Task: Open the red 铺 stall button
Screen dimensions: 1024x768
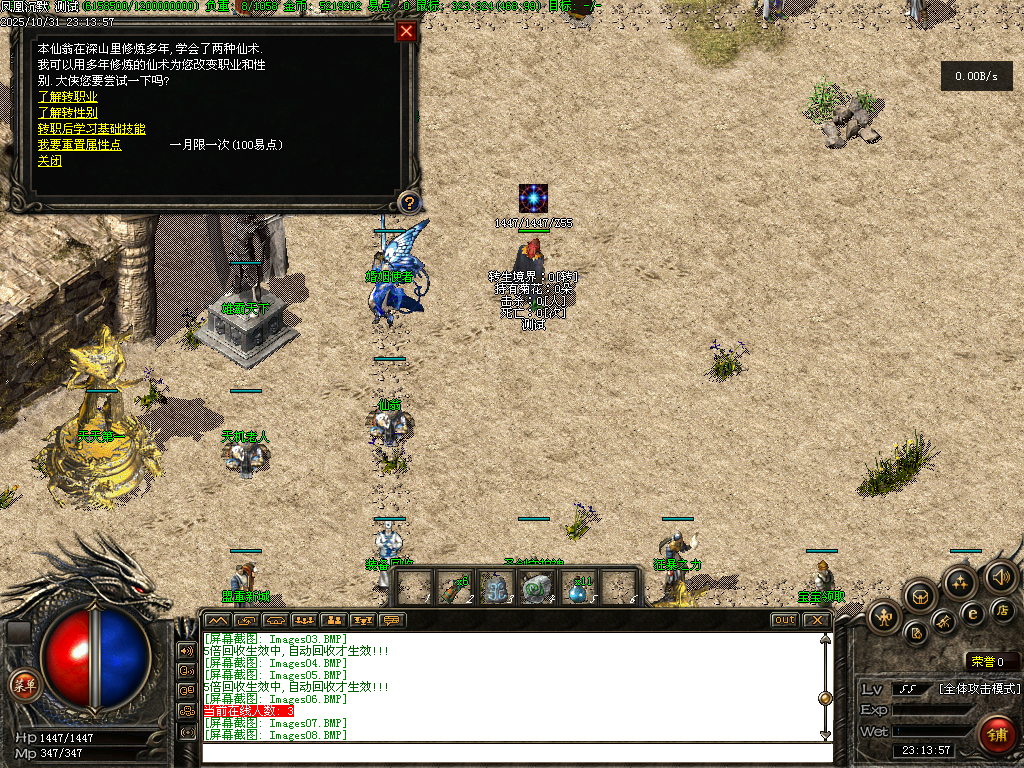Action: [996, 735]
